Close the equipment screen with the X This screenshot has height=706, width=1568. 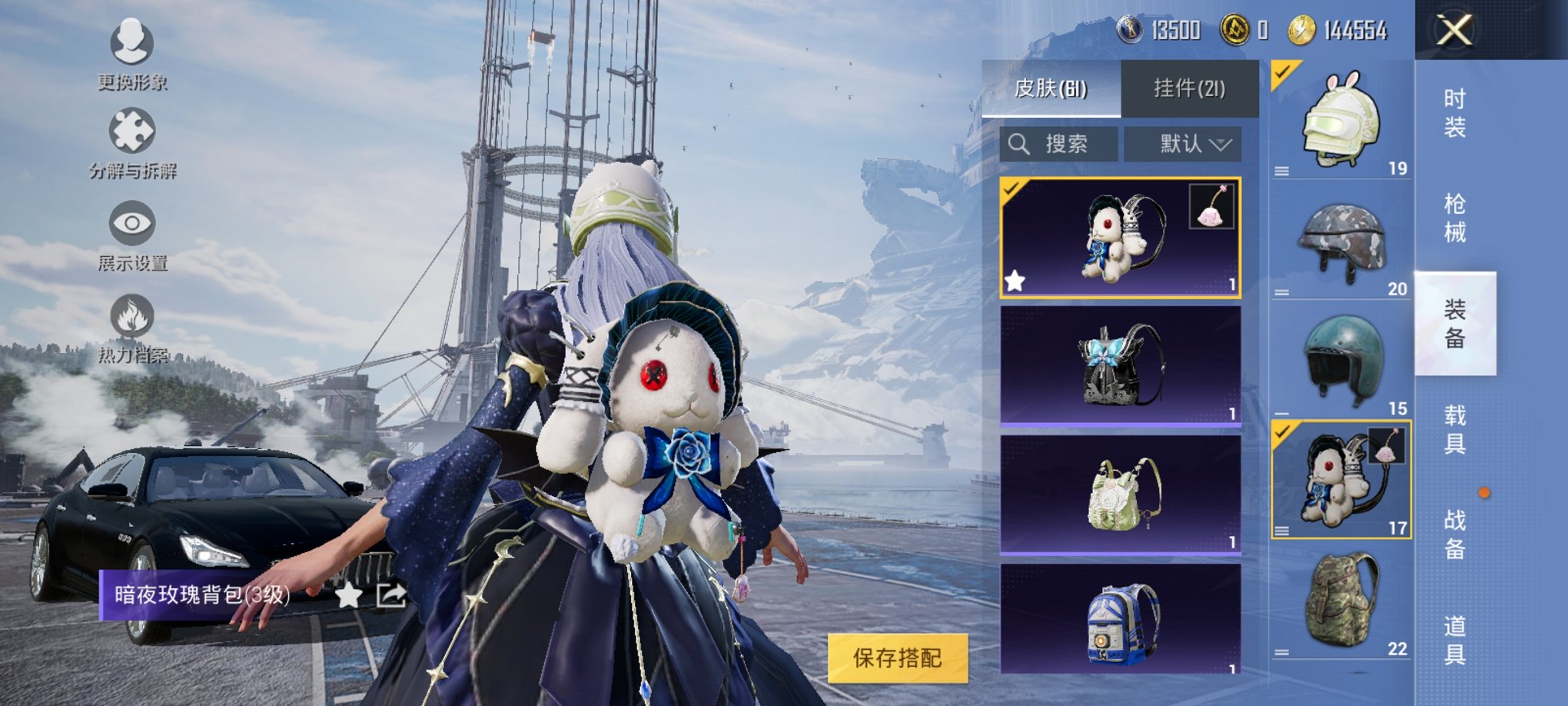point(1454,31)
